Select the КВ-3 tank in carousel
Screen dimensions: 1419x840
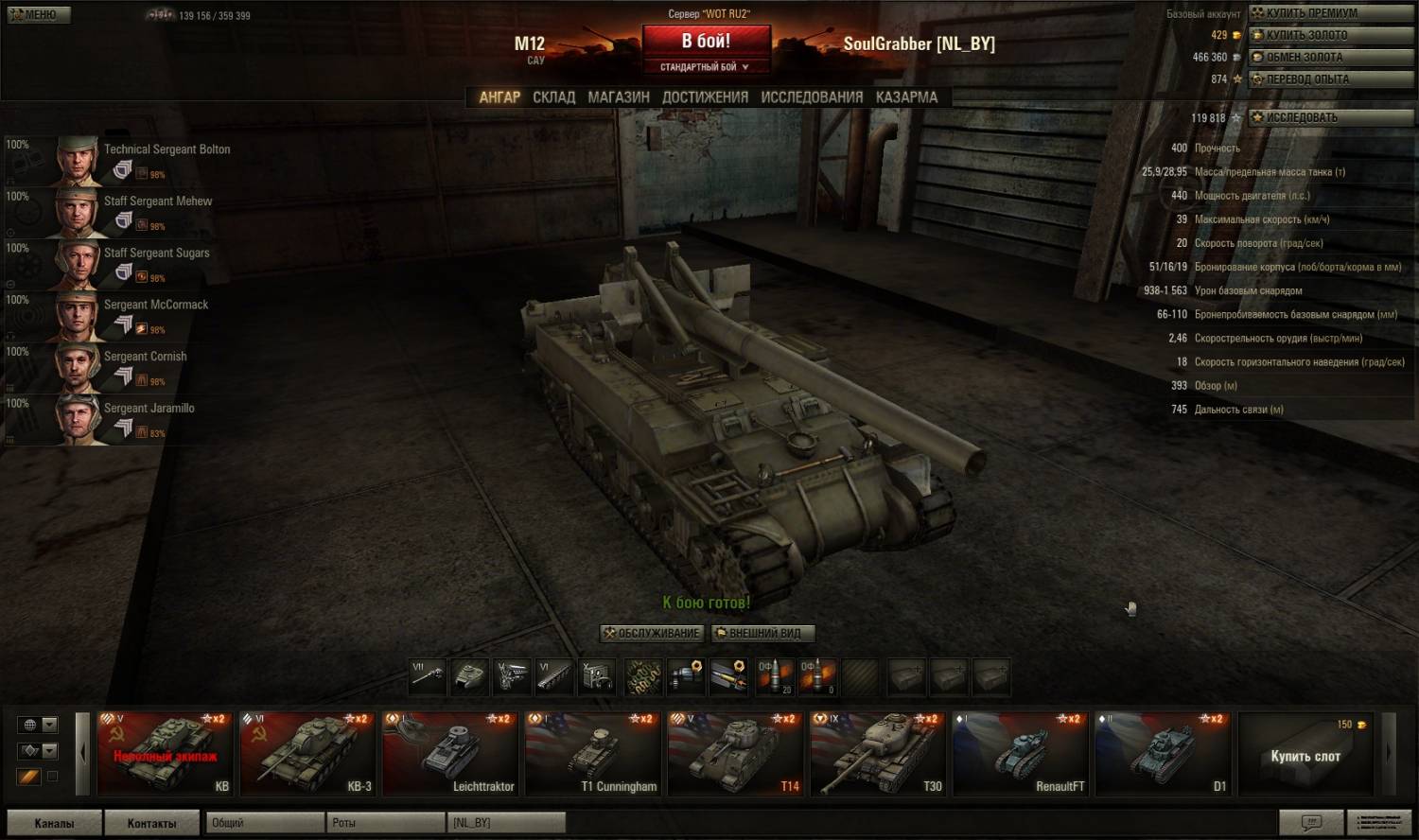pos(307,753)
